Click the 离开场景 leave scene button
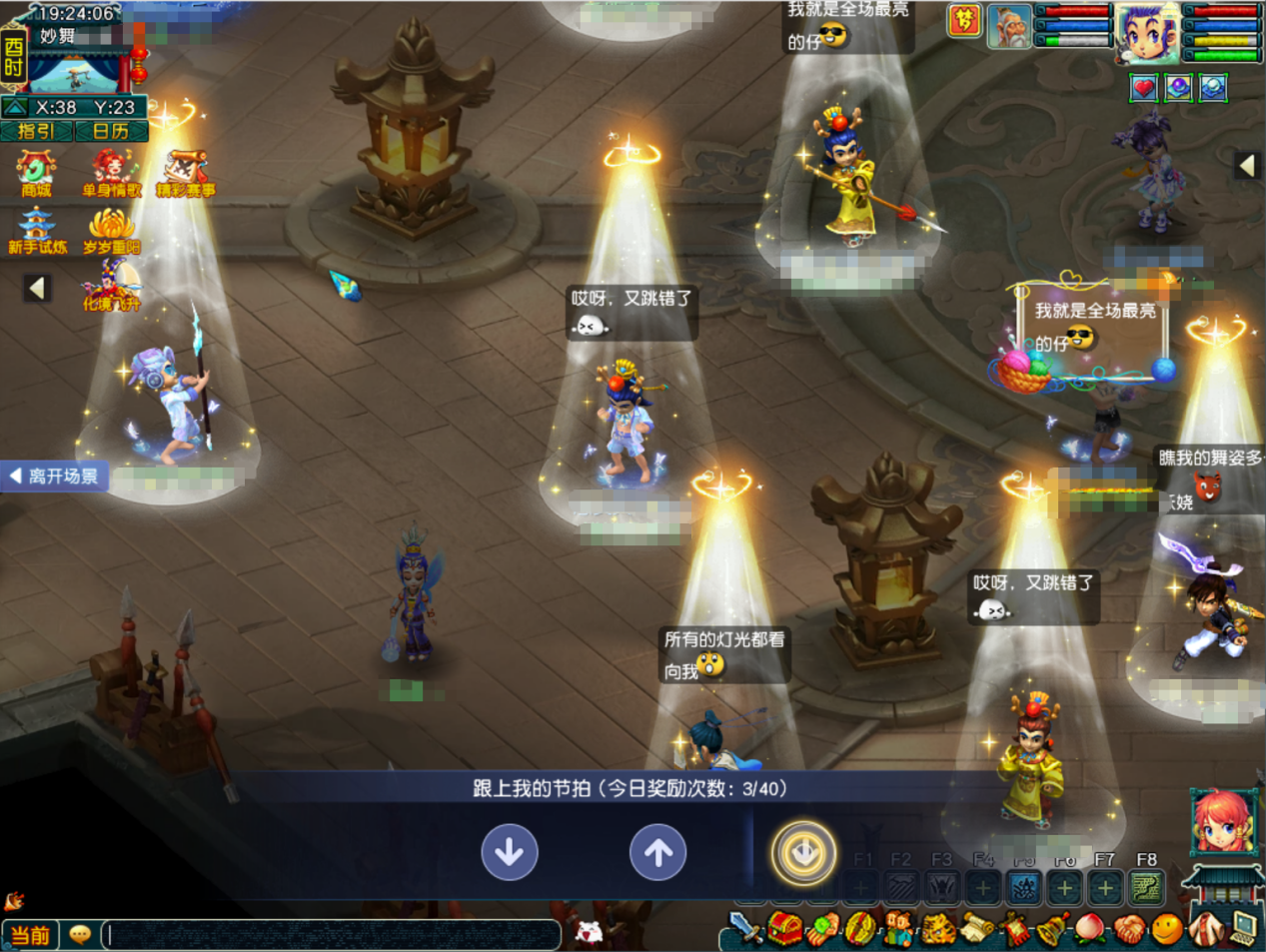The height and width of the screenshot is (952, 1266). point(56,476)
